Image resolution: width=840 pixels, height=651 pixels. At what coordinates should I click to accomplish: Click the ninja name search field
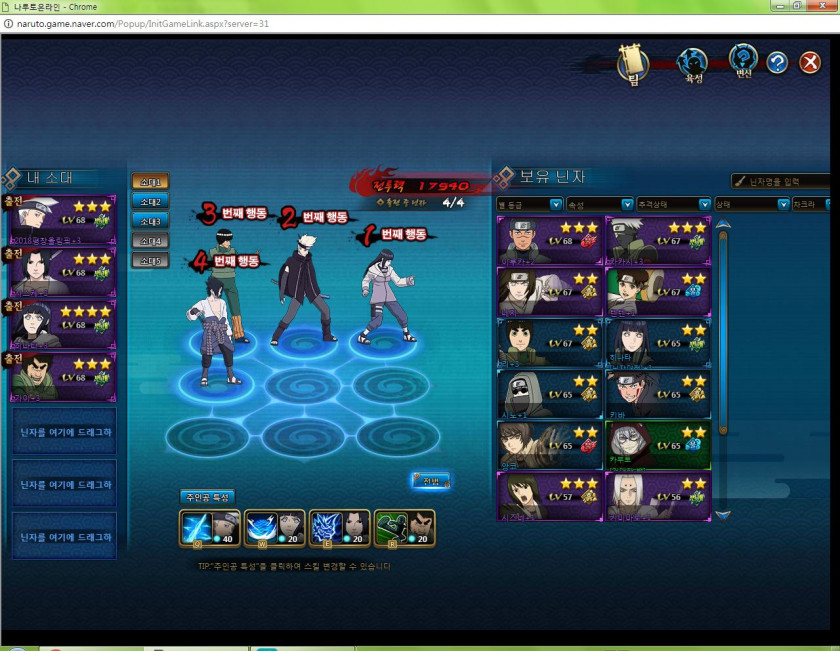[785, 181]
